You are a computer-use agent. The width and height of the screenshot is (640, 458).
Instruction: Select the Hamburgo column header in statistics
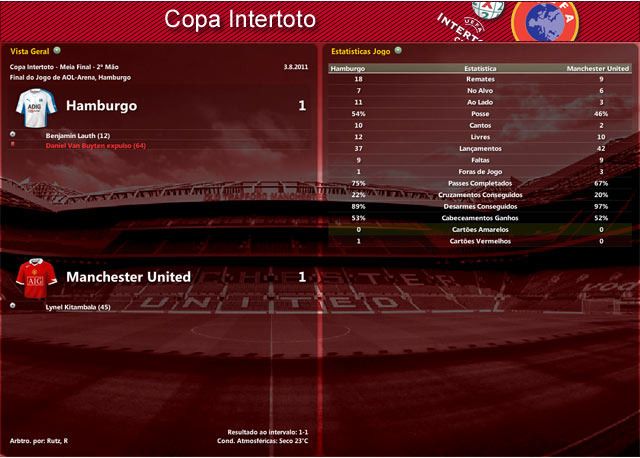pyautogui.click(x=347, y=69)
